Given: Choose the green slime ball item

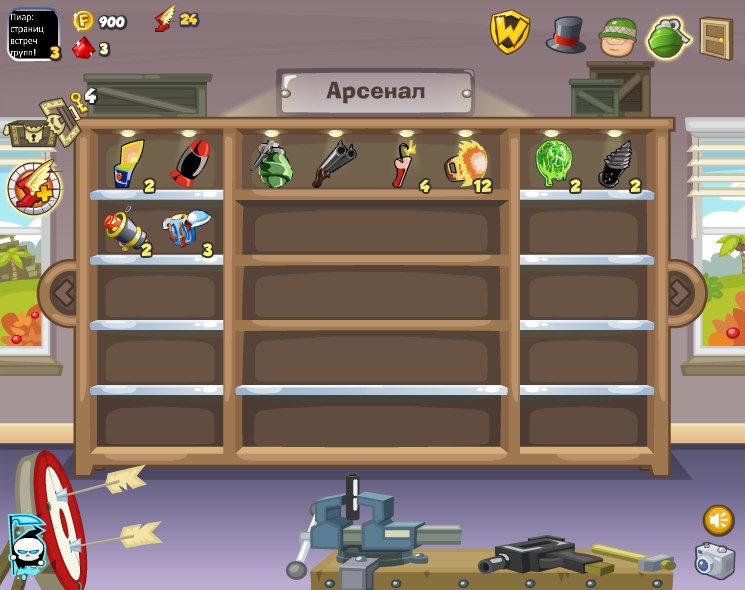Looking at the screenshot, I should point(552,163).
